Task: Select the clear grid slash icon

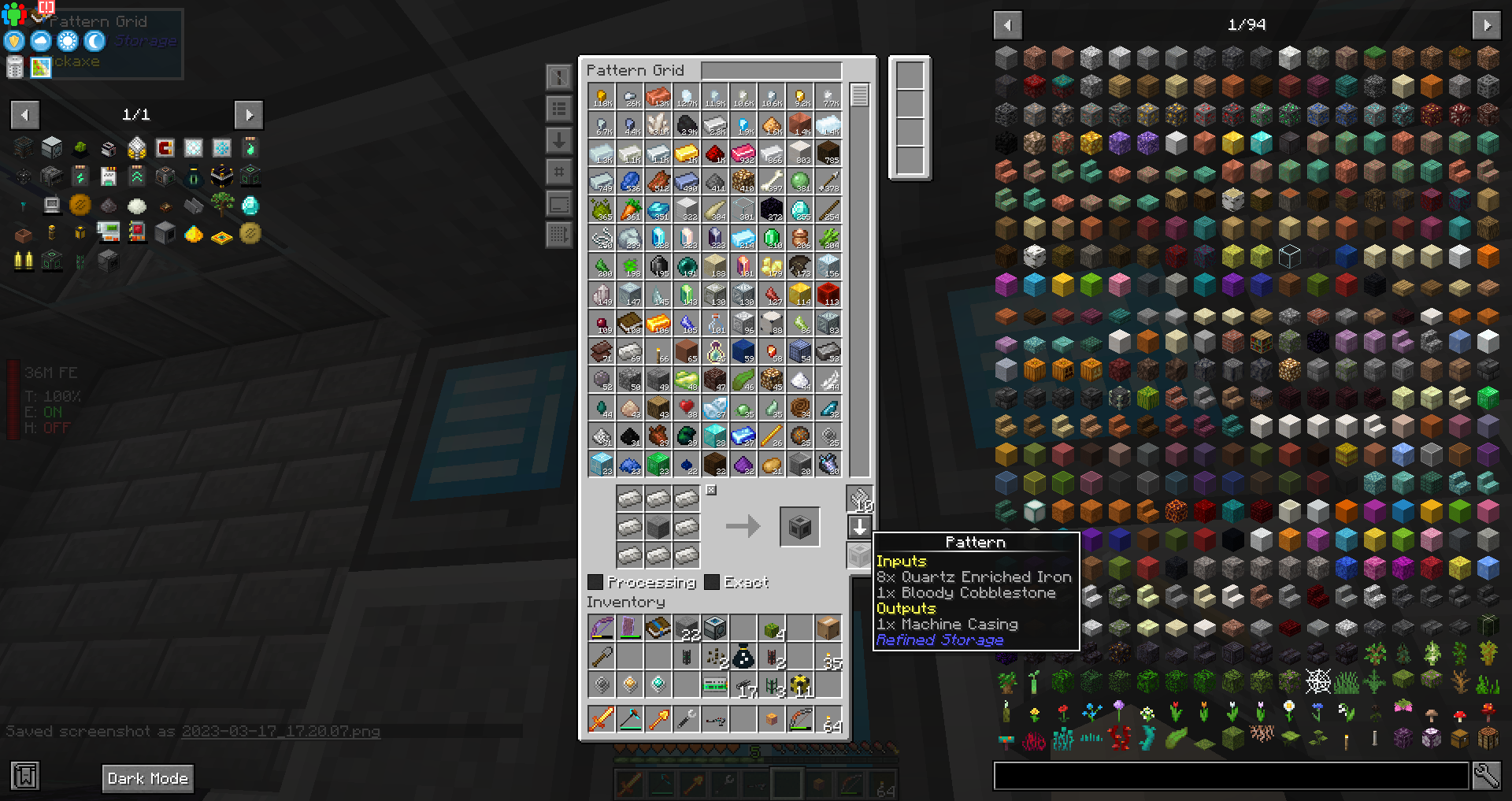Action: (x=559, y=76)
